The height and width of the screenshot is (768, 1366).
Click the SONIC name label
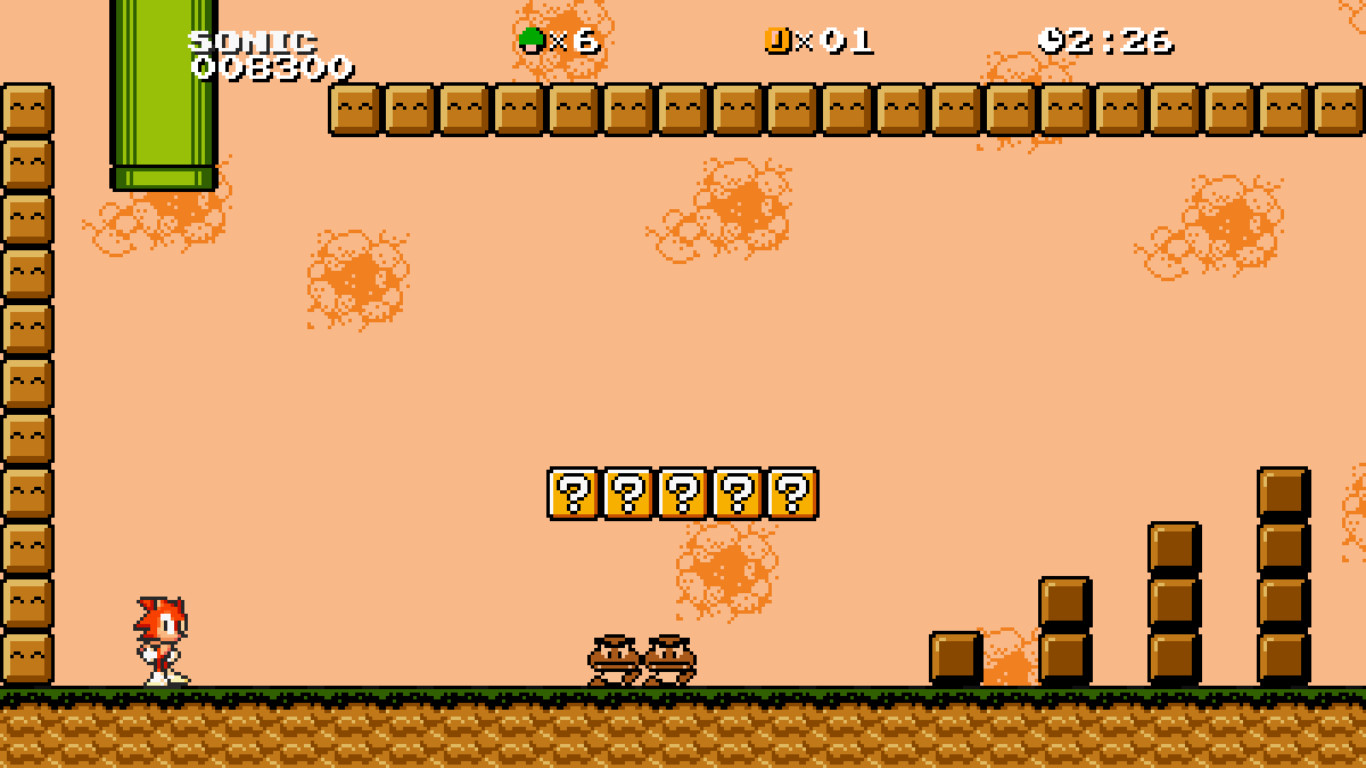pyautogui.click(x=252, y=40)
